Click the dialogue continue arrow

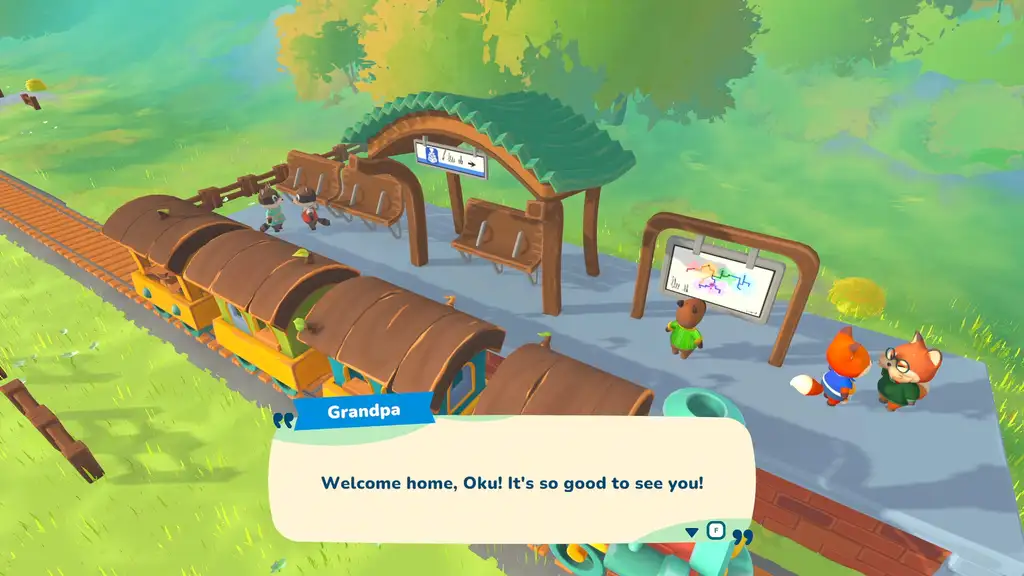[693, 531]
